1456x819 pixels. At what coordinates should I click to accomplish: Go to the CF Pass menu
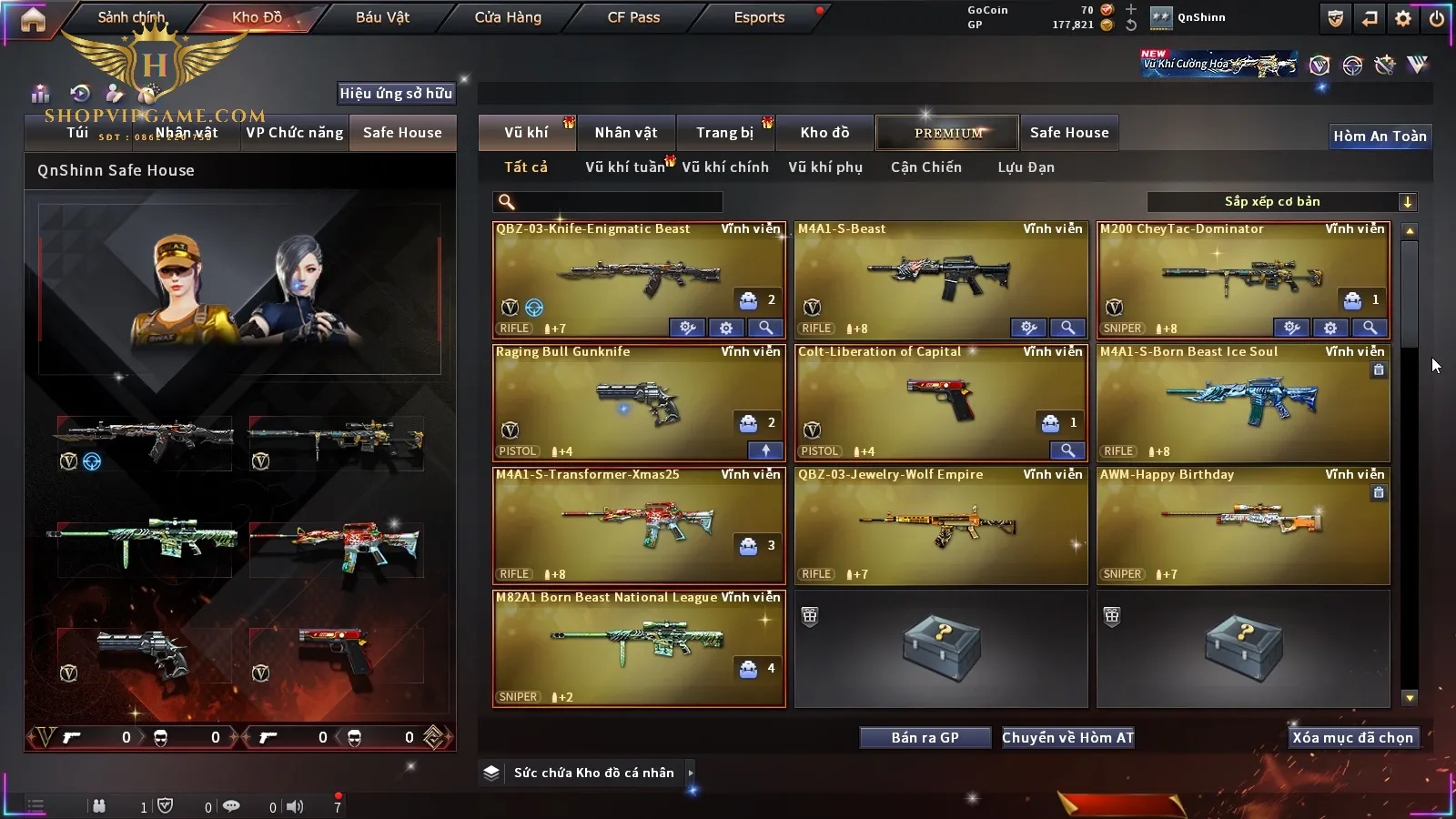[x=633, y=17]
